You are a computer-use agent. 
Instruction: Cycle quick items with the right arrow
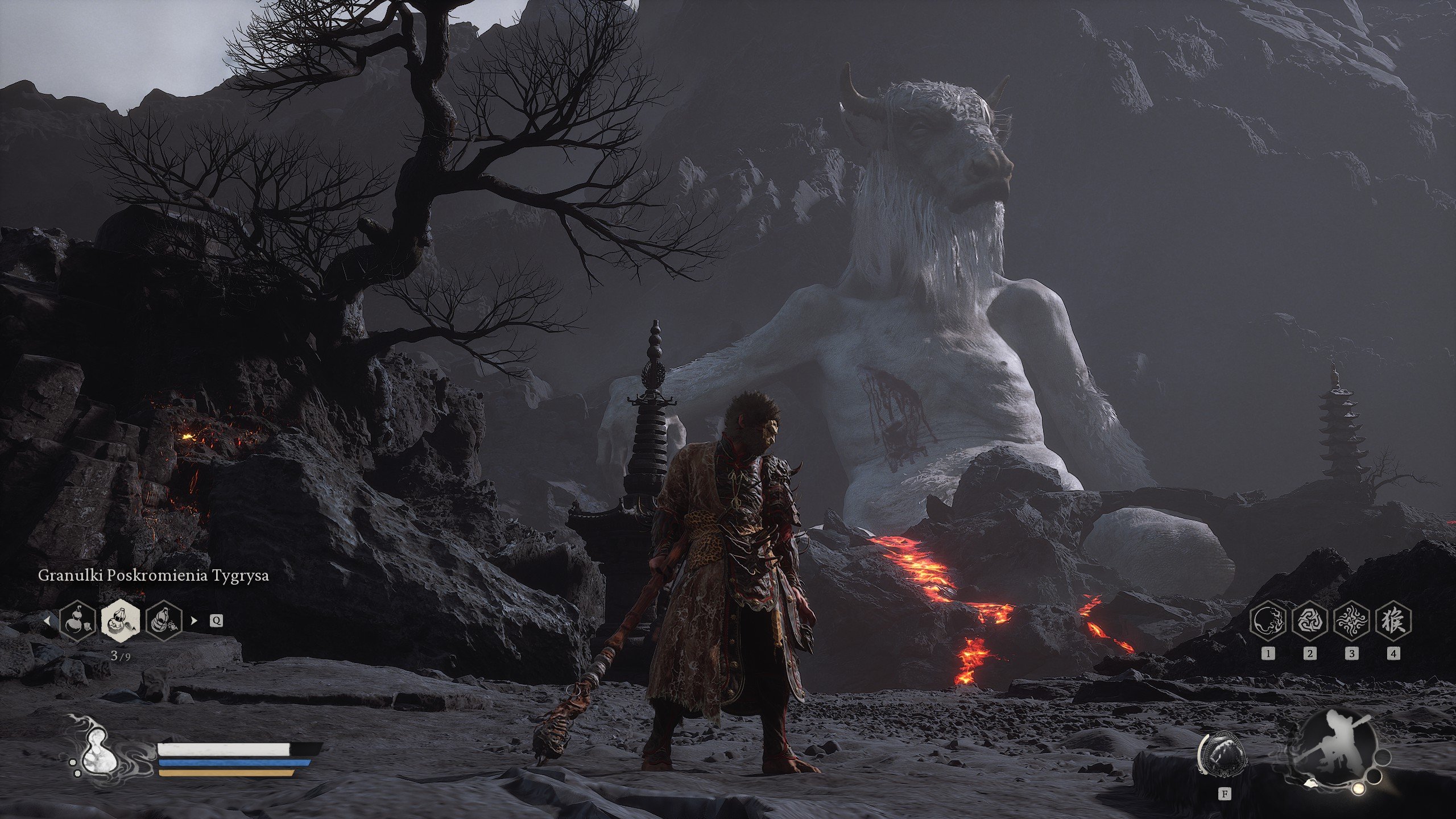[x=194, y=621]
